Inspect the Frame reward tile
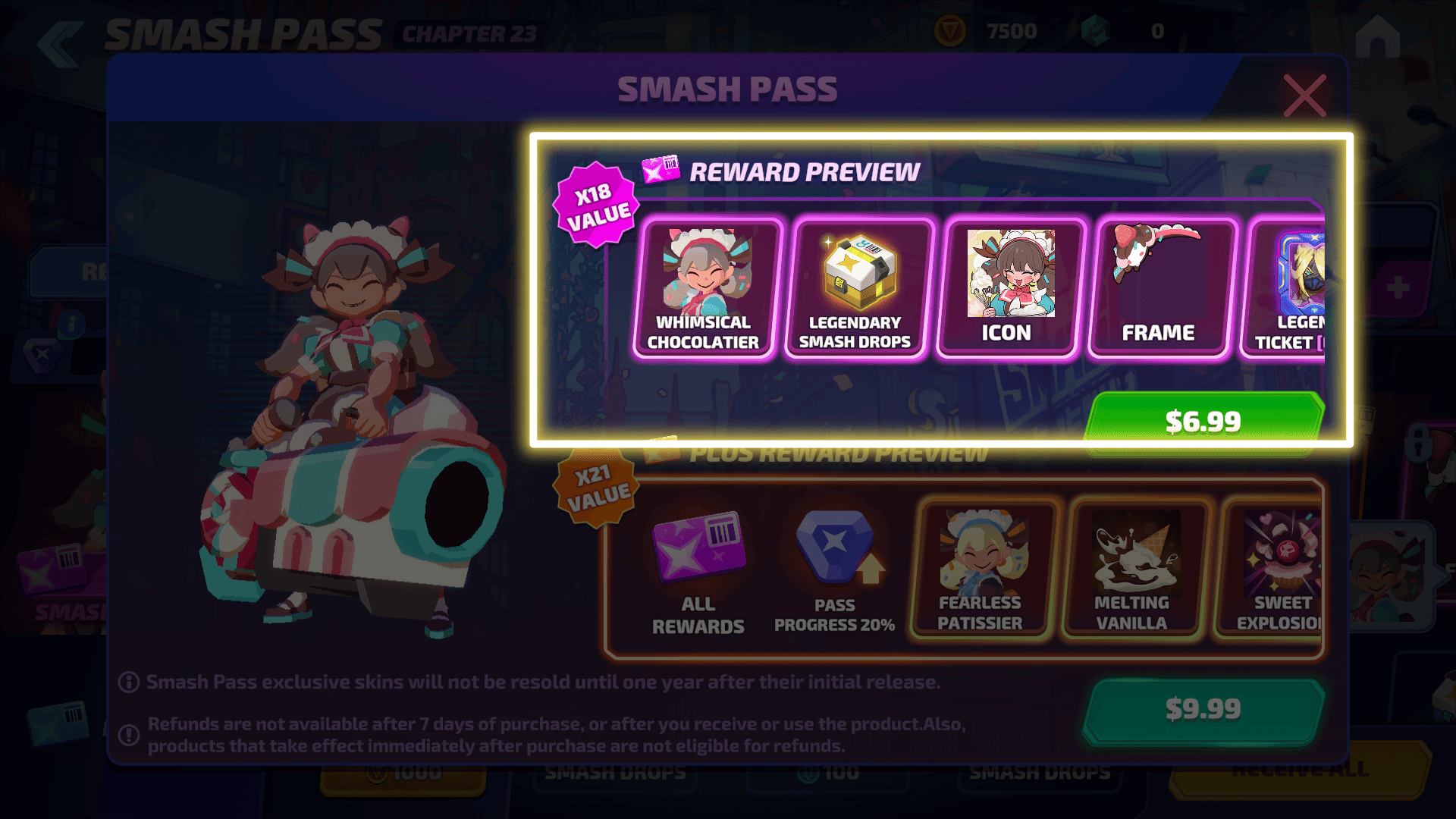This screenshot has height=819, width=1456. [1159, 288]
